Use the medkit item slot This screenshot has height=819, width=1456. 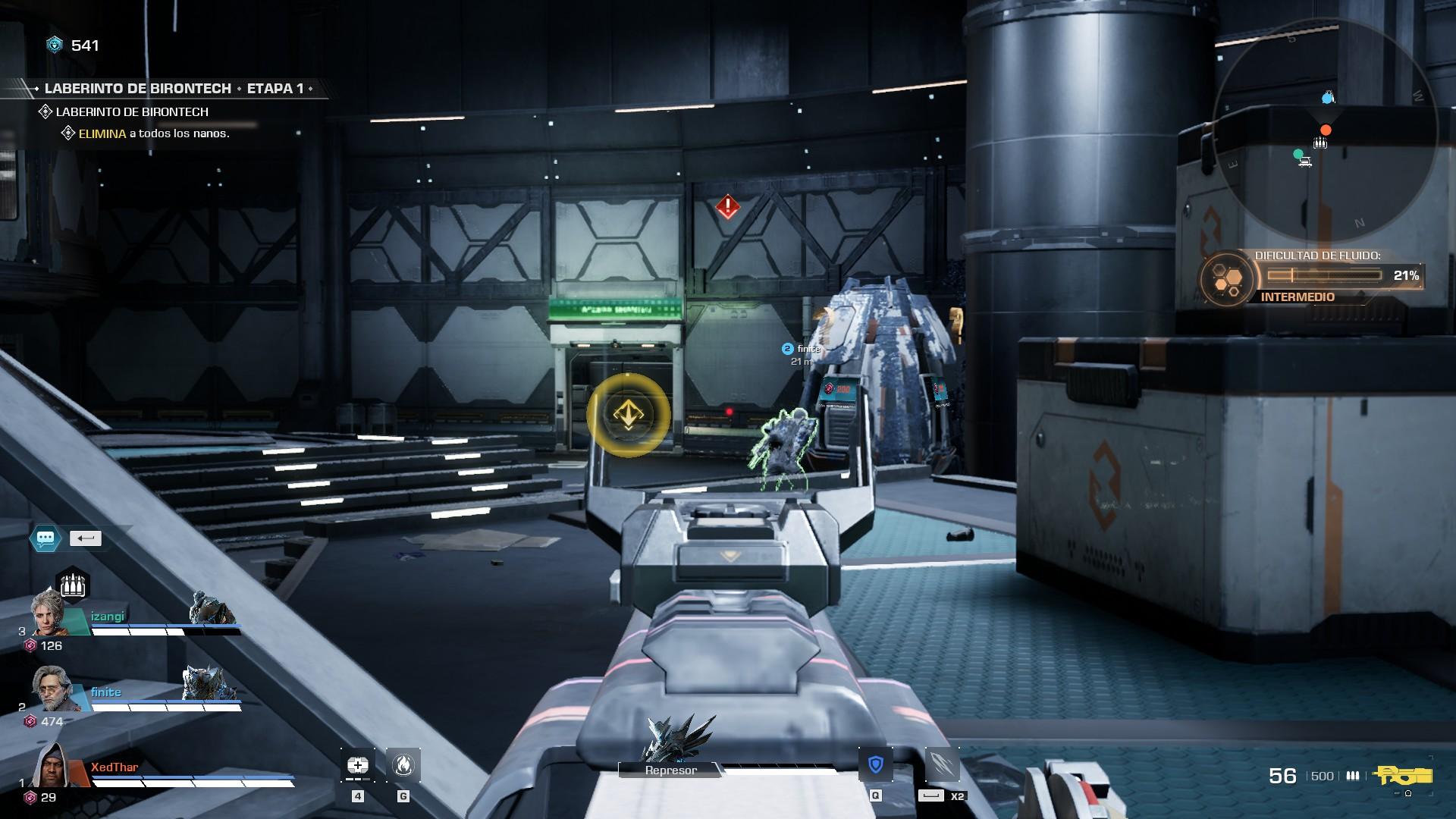click(358, 765)
